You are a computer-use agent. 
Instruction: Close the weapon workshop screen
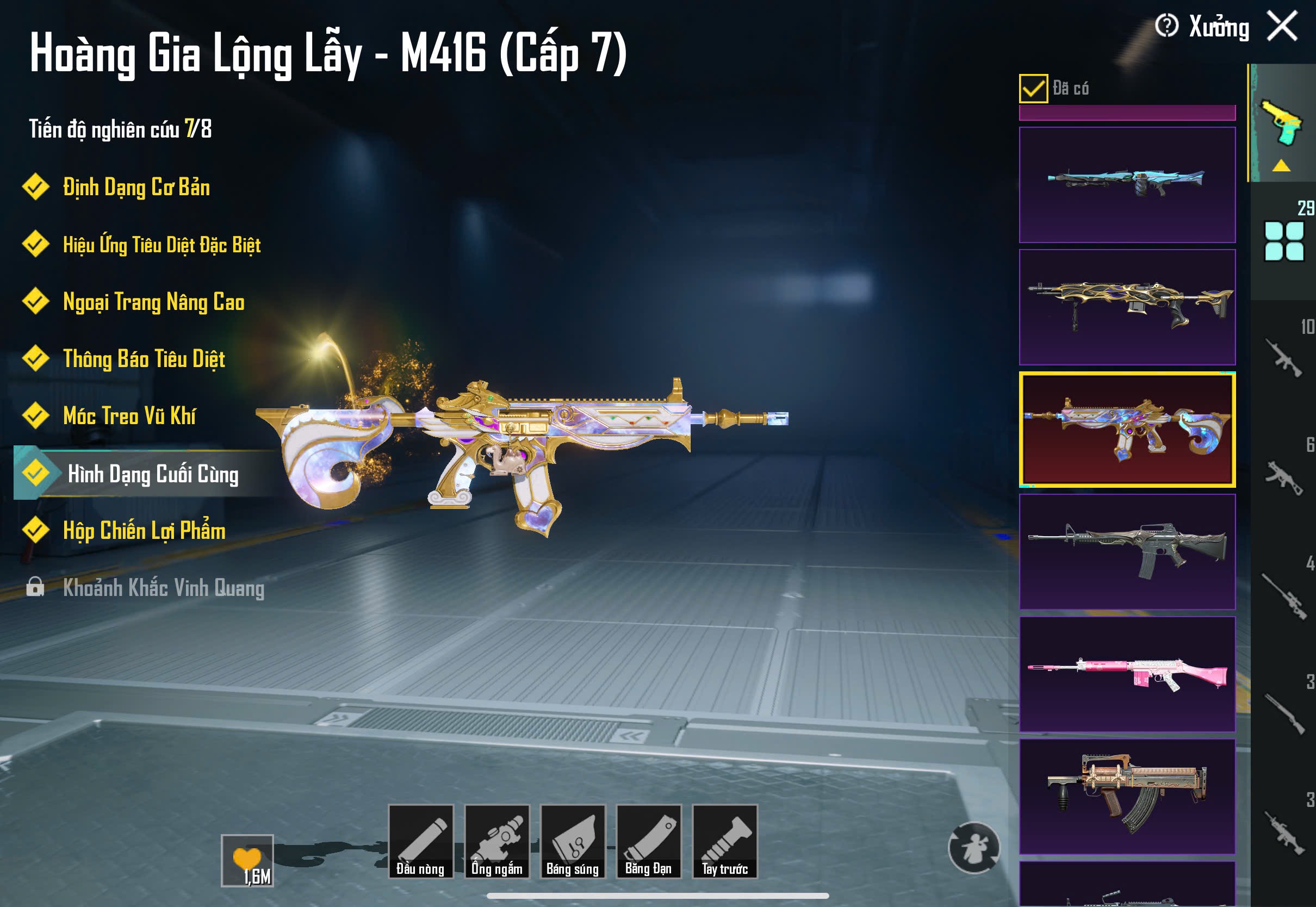[x=1282, y=27]
